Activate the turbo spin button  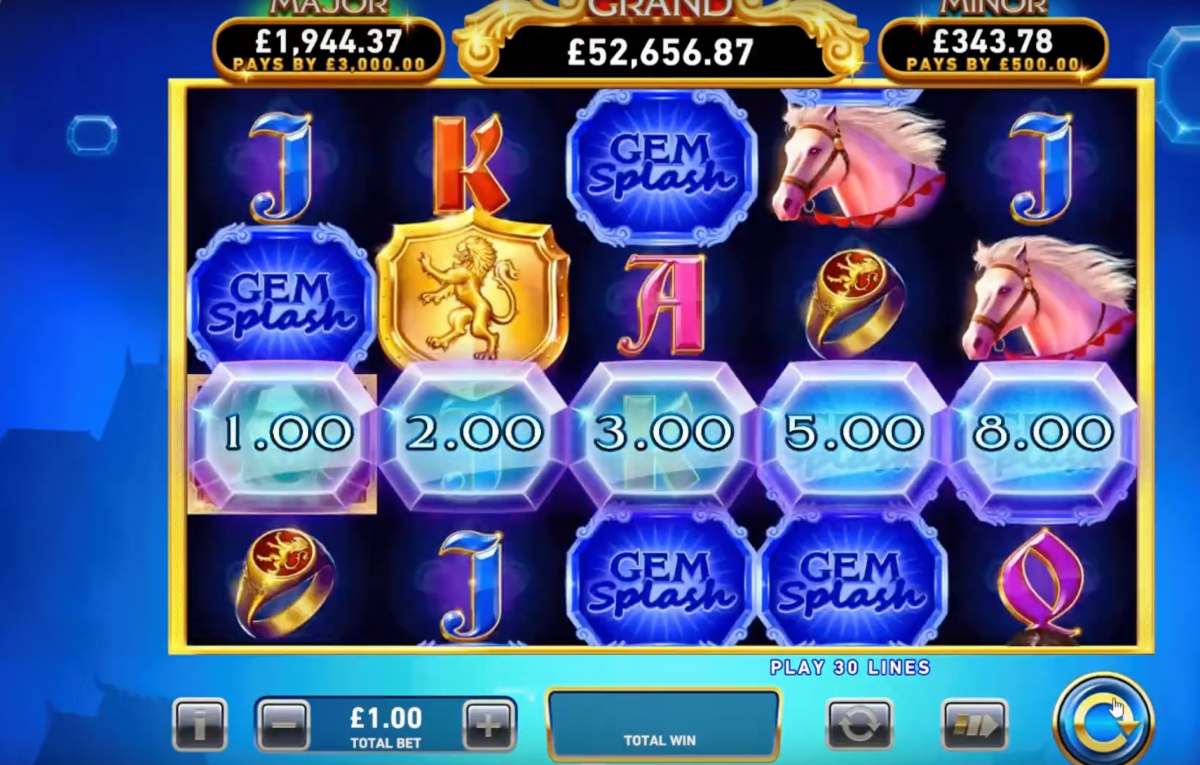click(x=974, y=724)
